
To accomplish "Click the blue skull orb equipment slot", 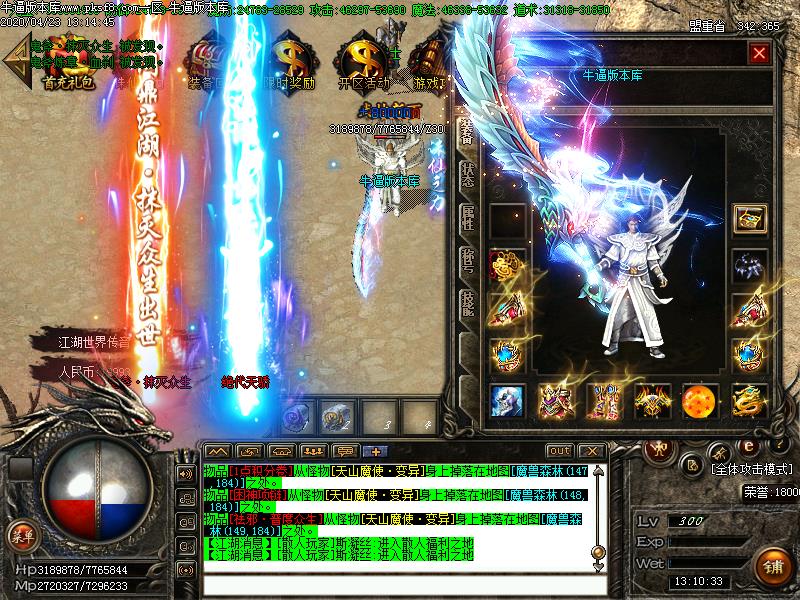I will 508,401.
